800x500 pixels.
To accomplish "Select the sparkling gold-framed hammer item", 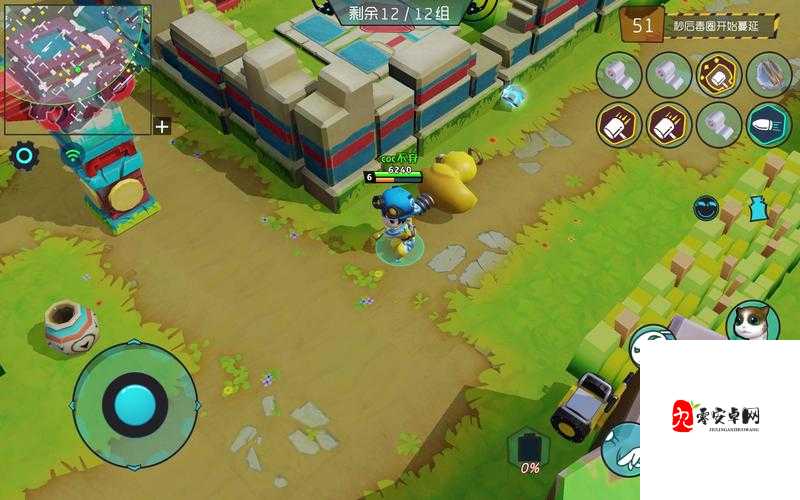I will (718, 75).
